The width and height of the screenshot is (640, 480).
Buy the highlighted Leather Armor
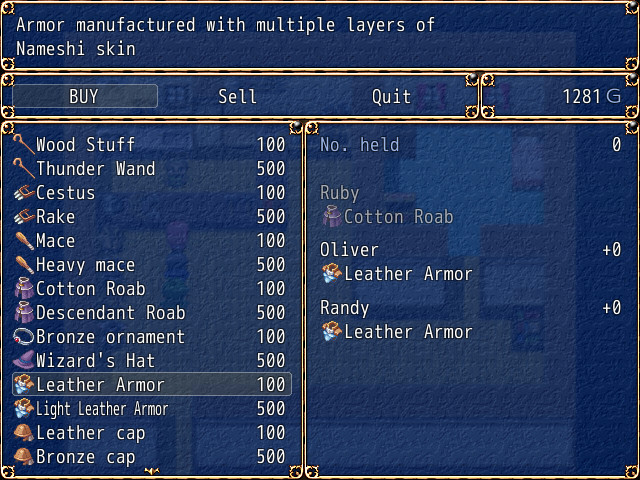[x=150, y=385]
